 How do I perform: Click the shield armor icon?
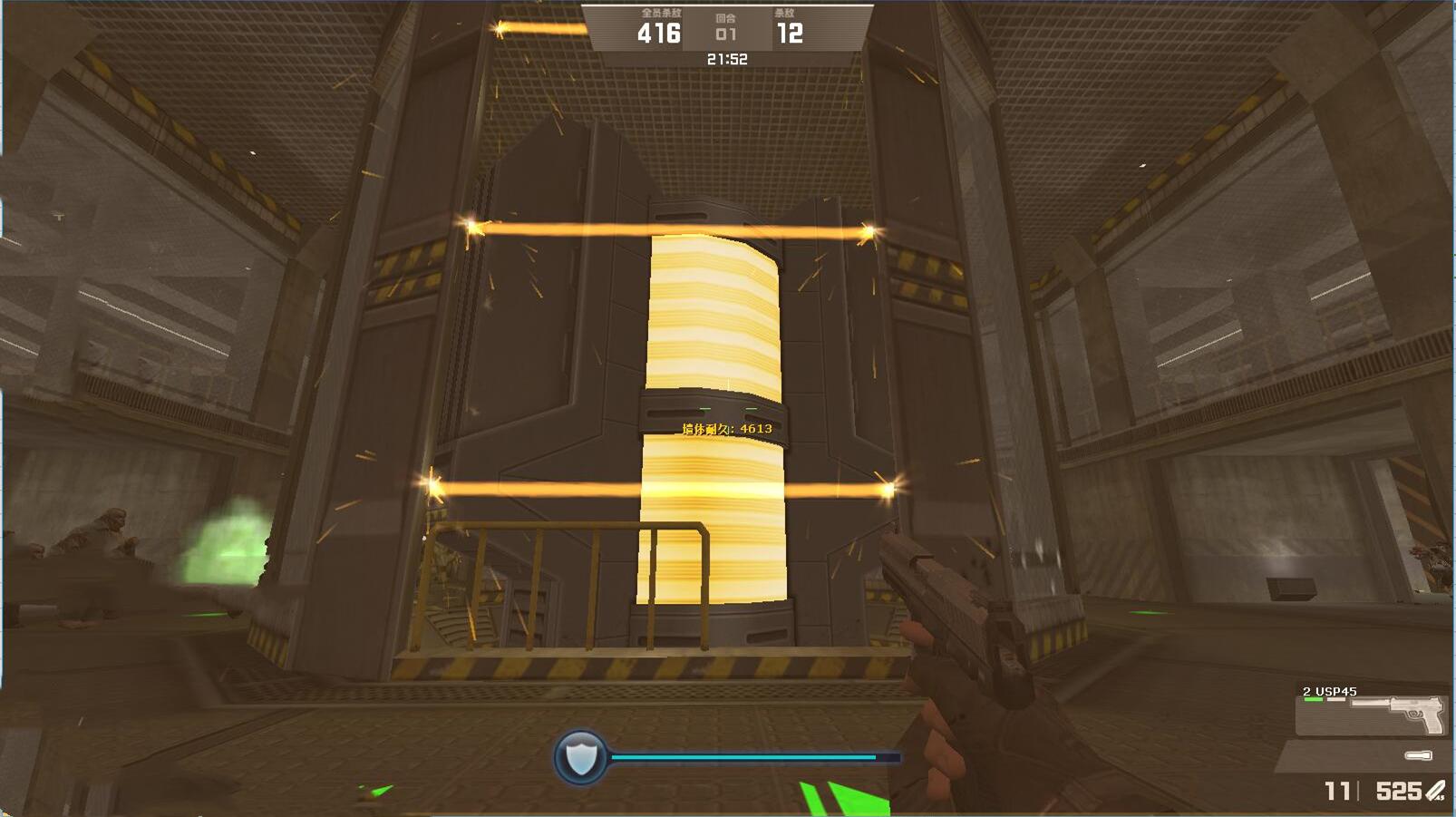click(580, 756)
